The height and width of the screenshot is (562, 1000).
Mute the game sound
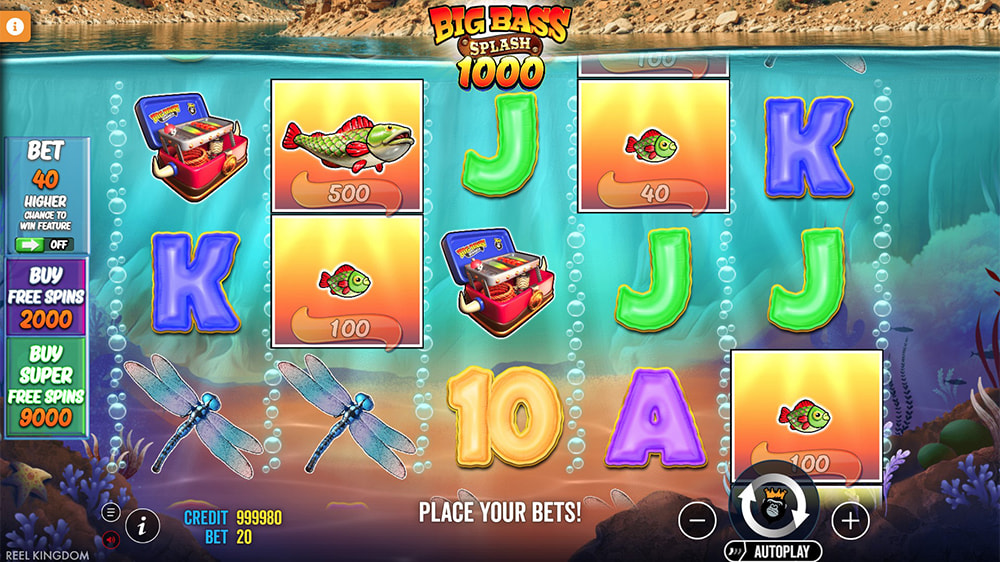point(111,539)
